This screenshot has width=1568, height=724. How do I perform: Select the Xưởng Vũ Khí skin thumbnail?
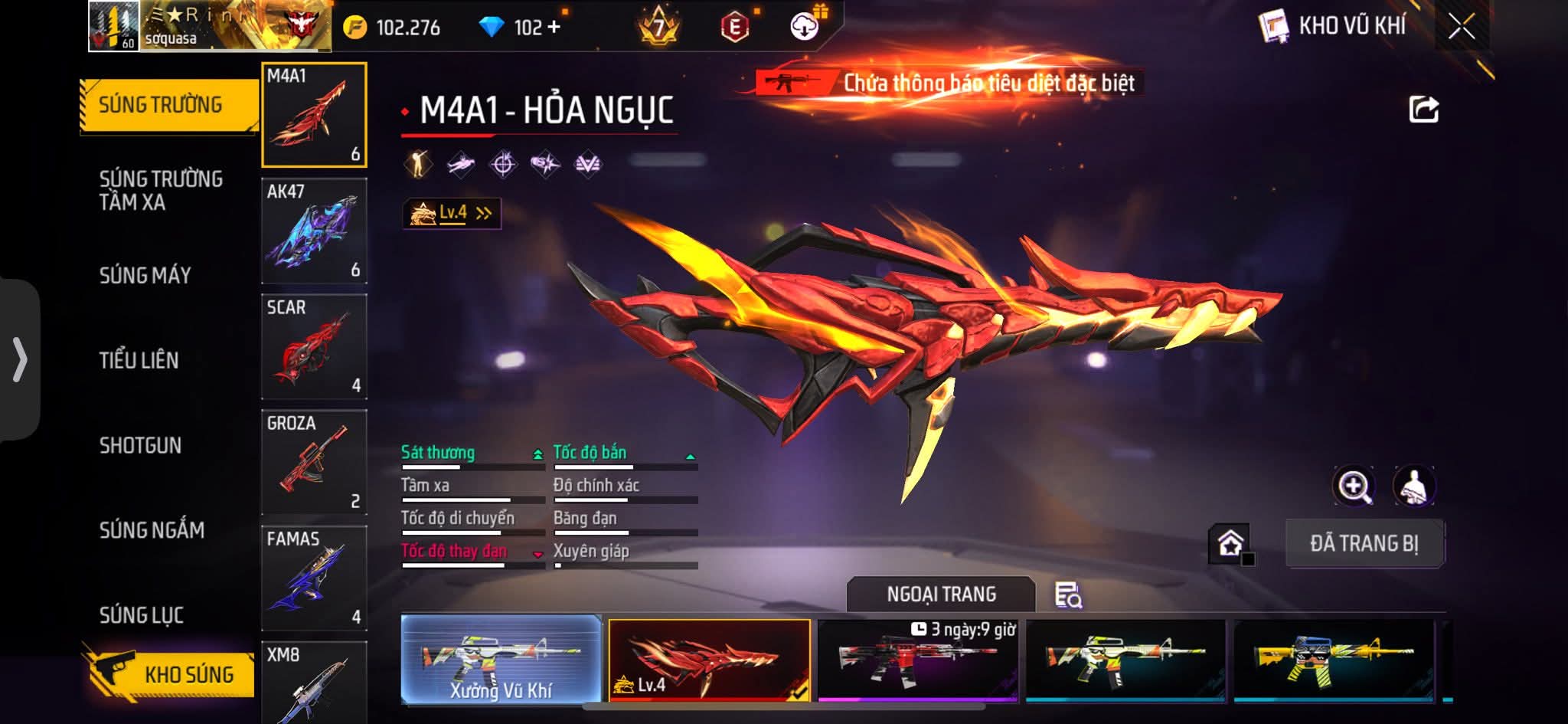tap(501, 659)
